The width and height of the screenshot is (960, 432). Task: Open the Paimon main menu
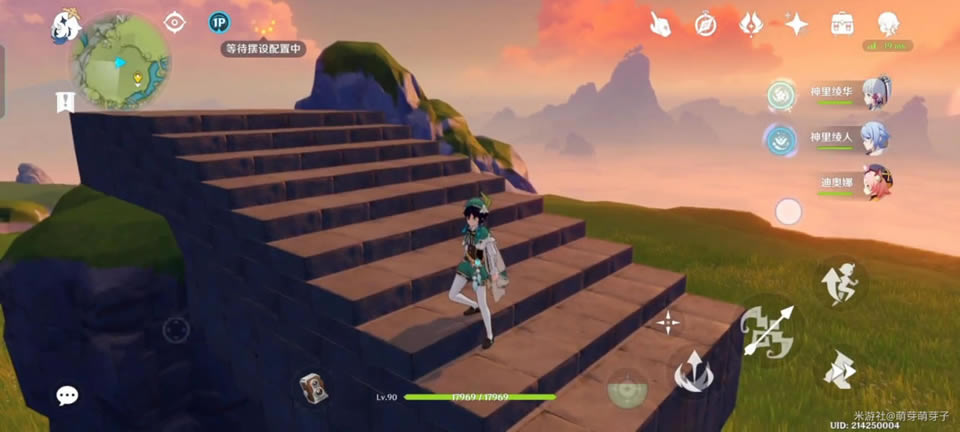pos(66,26)
